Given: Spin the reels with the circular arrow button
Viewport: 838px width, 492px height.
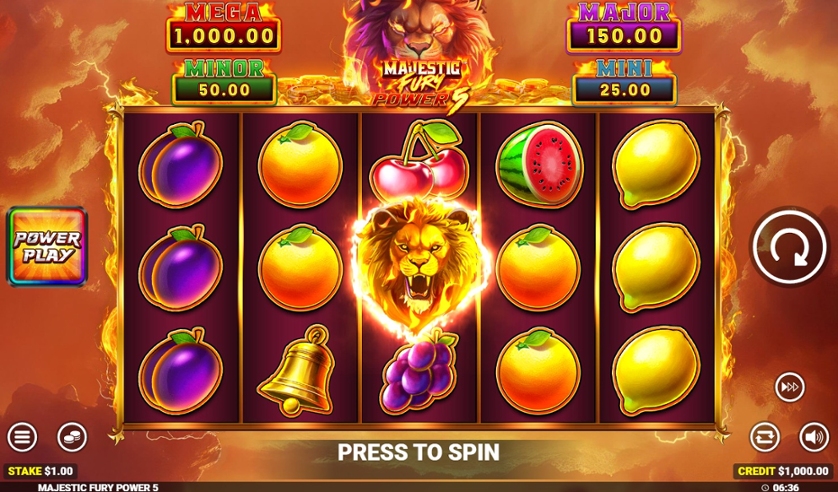Looking at the screenshot, I should 789,247.
